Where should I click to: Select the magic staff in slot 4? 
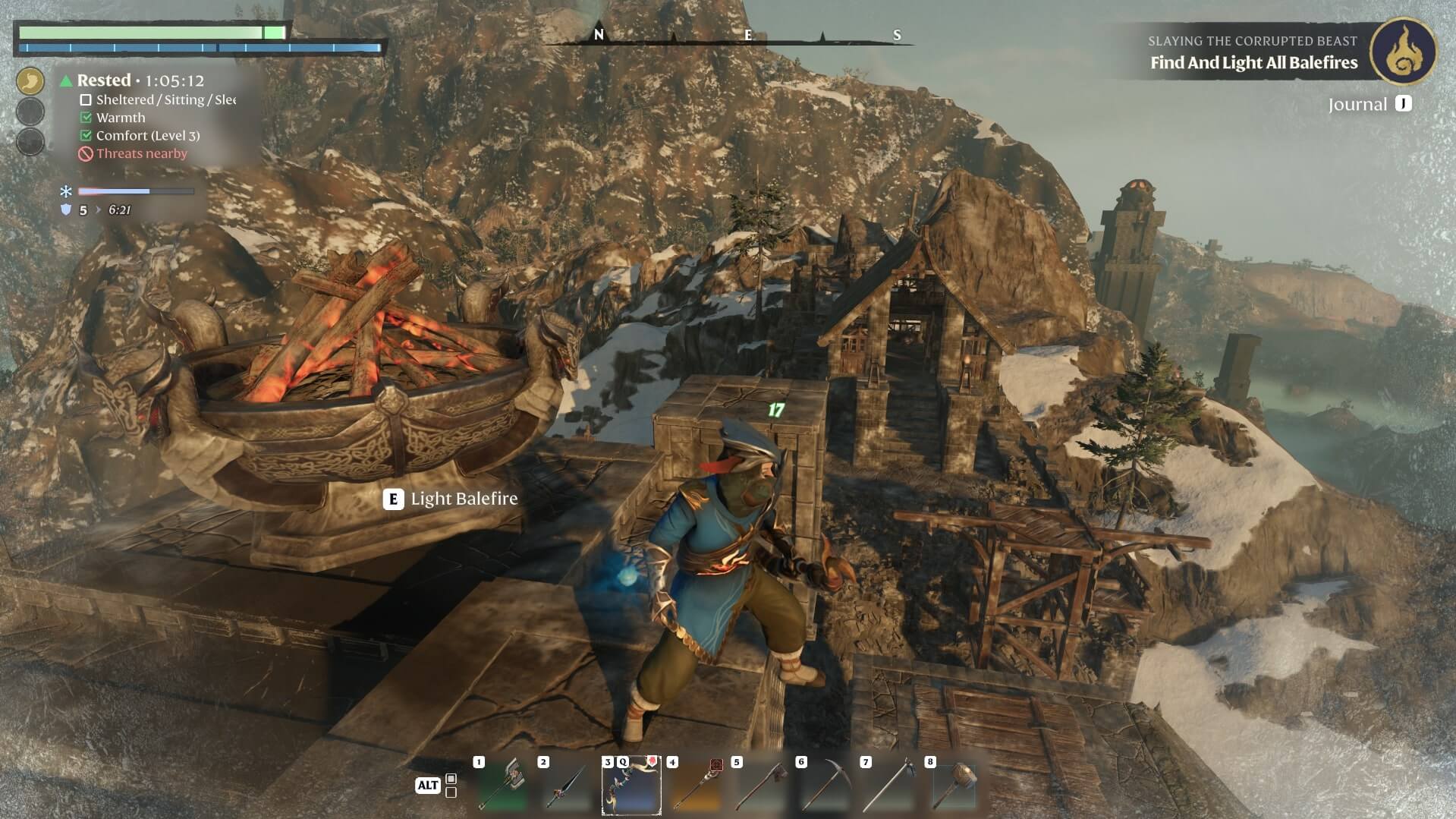[696, 786]
